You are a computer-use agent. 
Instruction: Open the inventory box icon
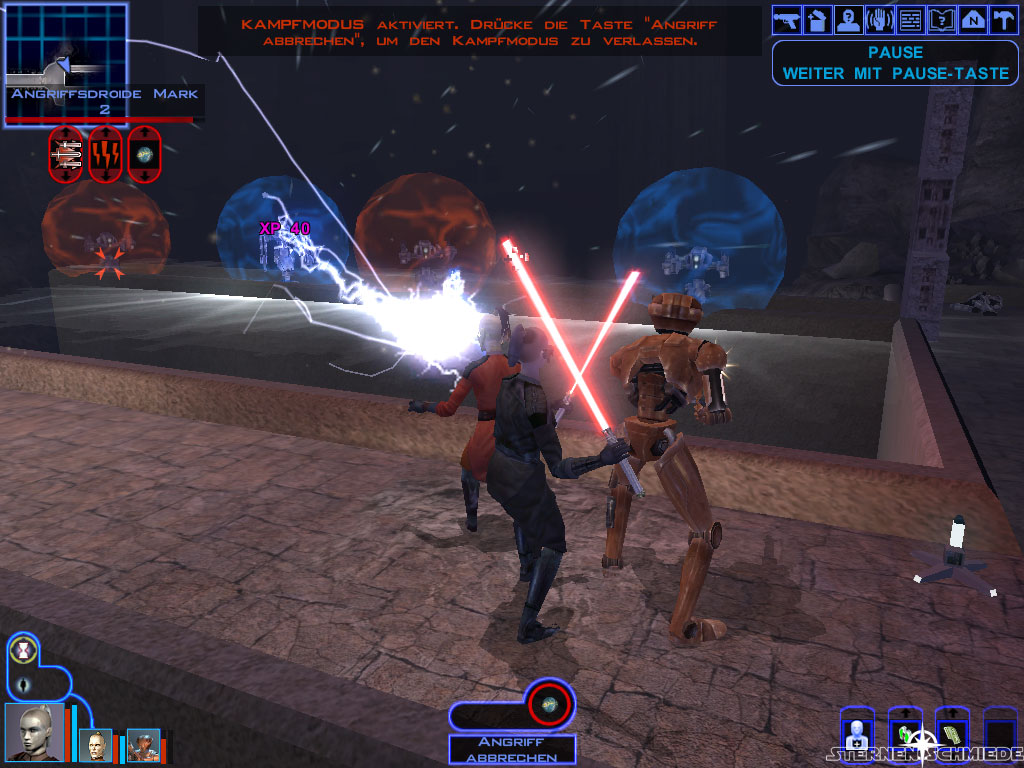tap(819, 19)
